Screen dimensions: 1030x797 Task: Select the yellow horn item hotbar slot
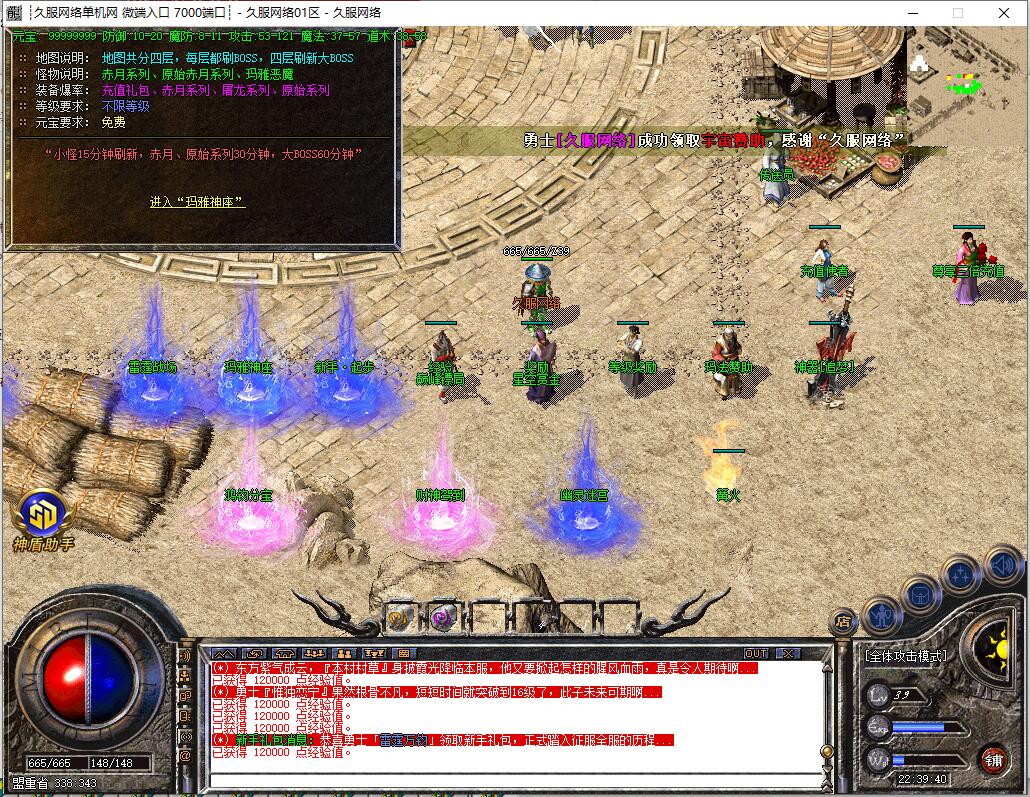pyautogui.click(x=400, y=616)
